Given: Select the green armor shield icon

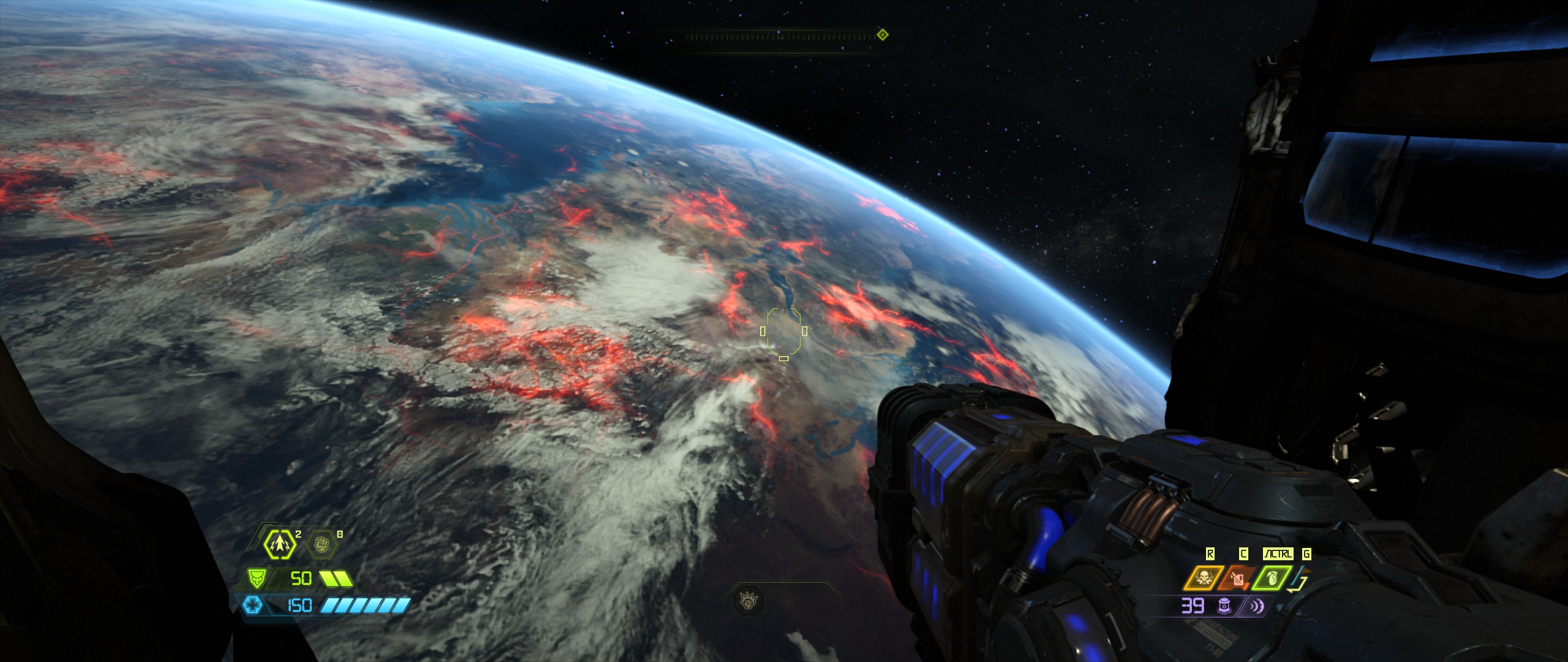Looking at the screenshot, I should click(x=256, y=578).
